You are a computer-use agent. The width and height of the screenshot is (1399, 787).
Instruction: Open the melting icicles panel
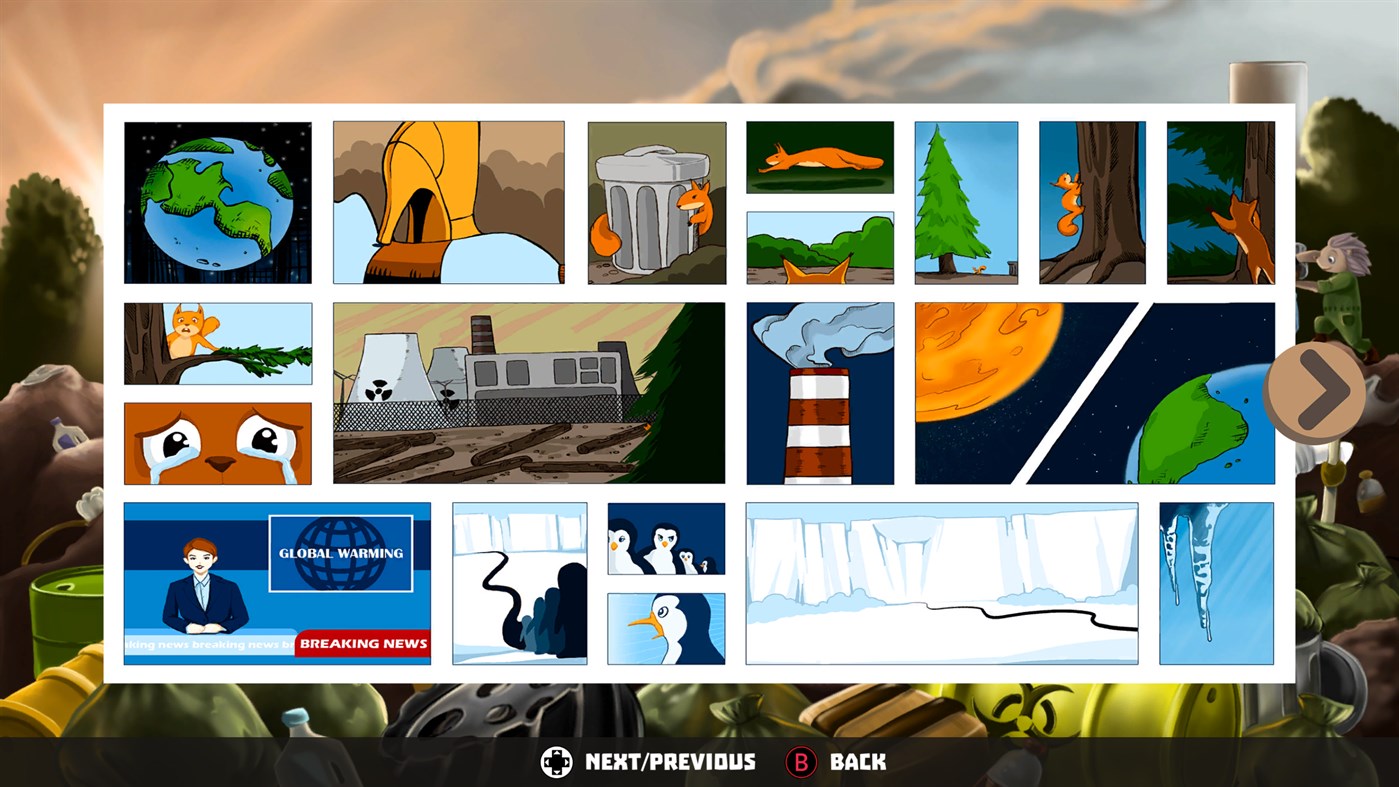click(1216, 583)
